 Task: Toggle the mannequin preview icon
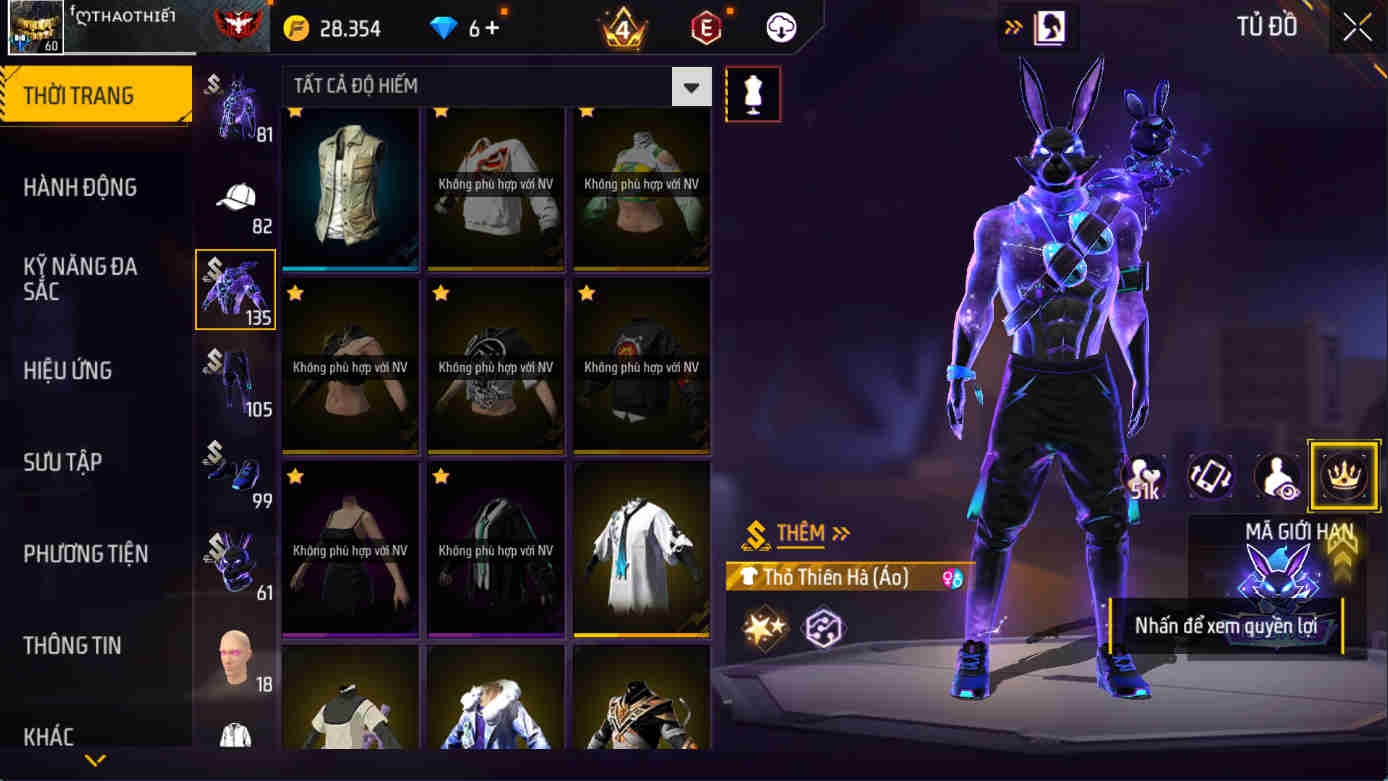[753, 94]
